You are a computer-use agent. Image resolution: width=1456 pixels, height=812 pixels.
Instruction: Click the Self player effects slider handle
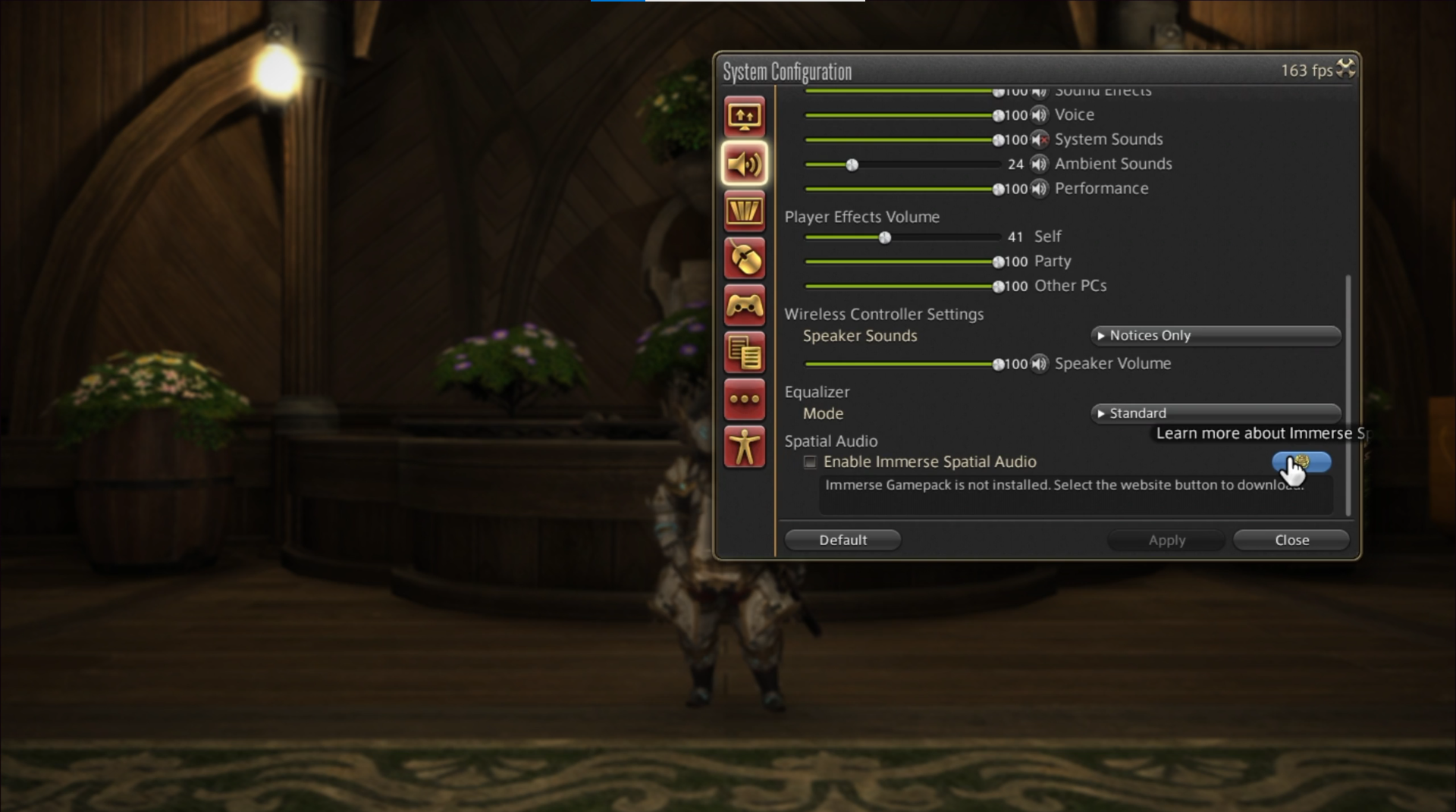click(x=885, y=237)
